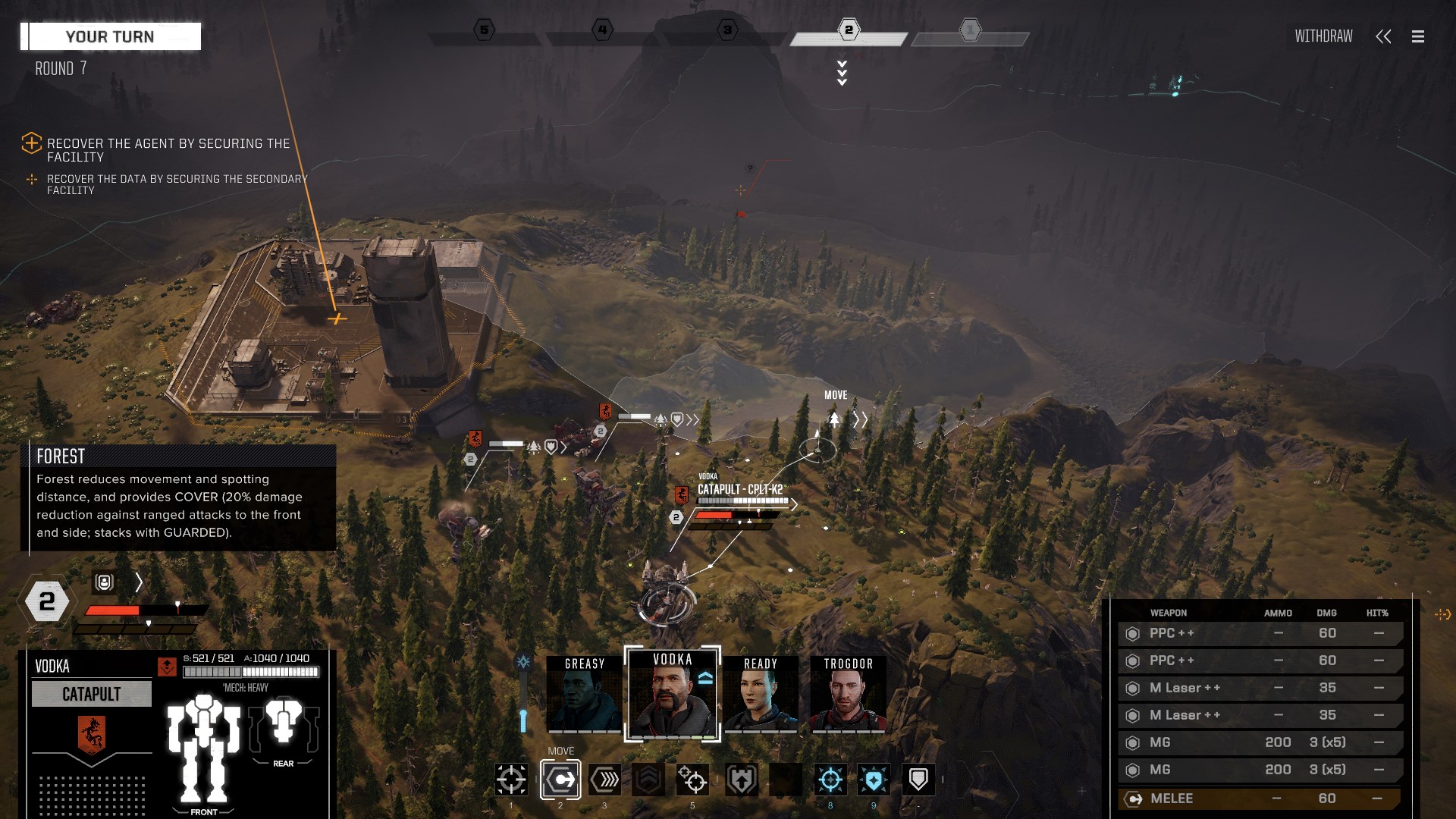The image size is (1456, 819).
Task: Toggle the first PPC++ weapon row
Action: [x=1259, y=633]
